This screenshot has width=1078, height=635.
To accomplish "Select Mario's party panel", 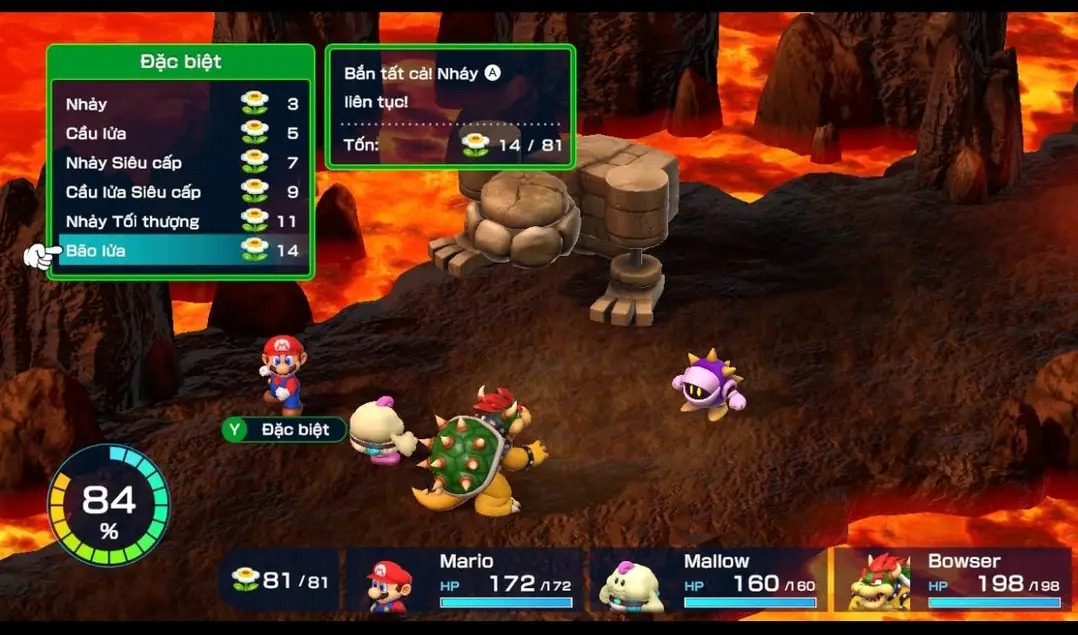I will click(466, 580).
